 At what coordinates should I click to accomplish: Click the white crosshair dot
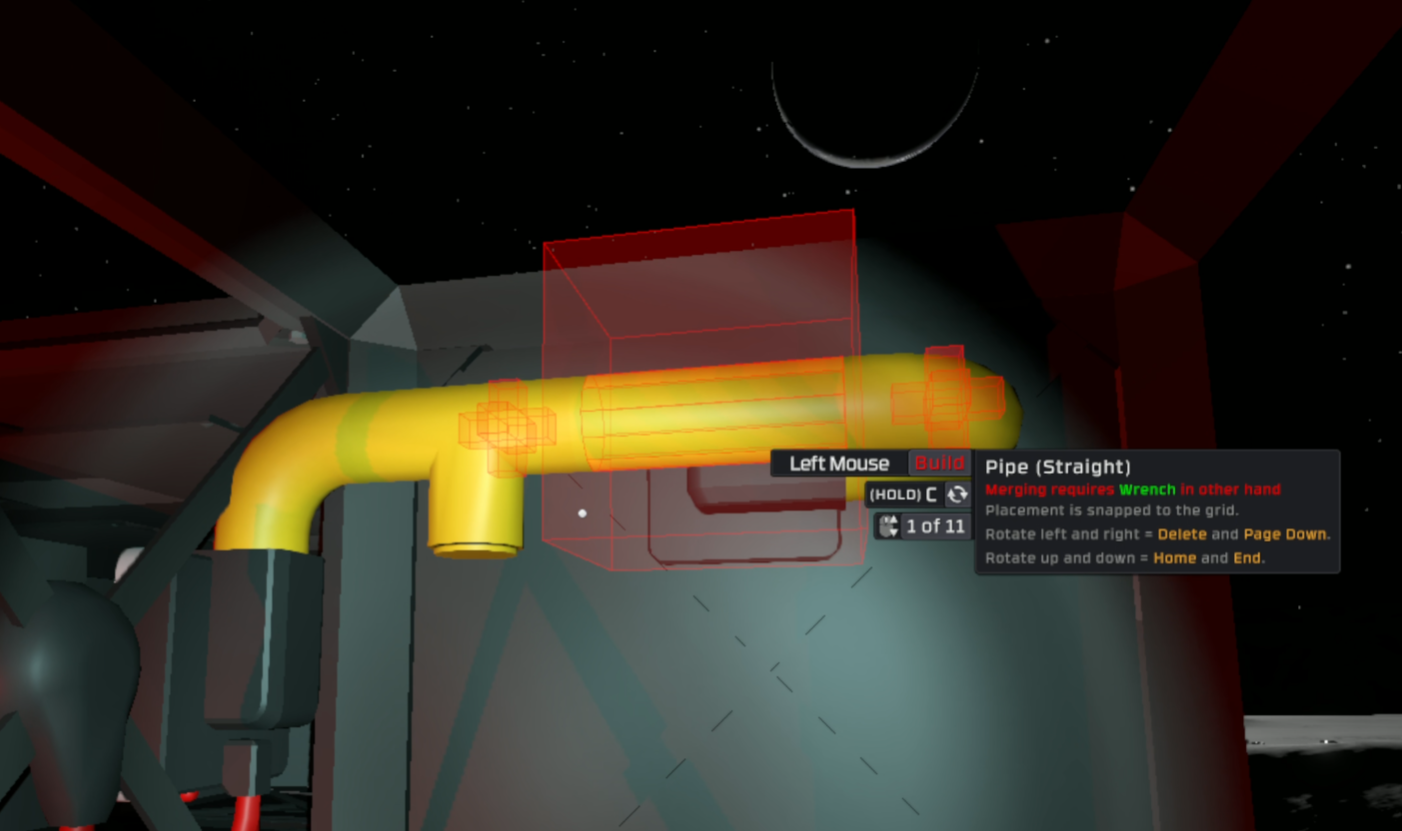click(583, 513)
